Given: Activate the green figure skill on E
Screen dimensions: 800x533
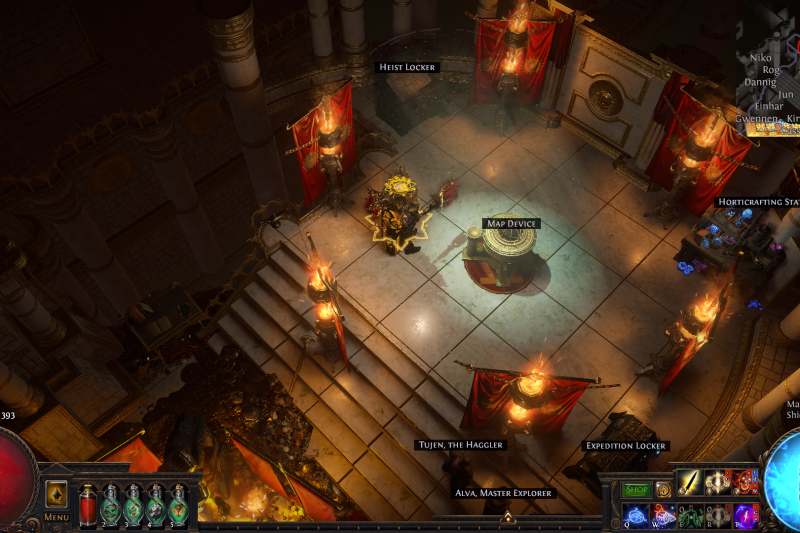Looking at the screenshot, I should 690,514.
